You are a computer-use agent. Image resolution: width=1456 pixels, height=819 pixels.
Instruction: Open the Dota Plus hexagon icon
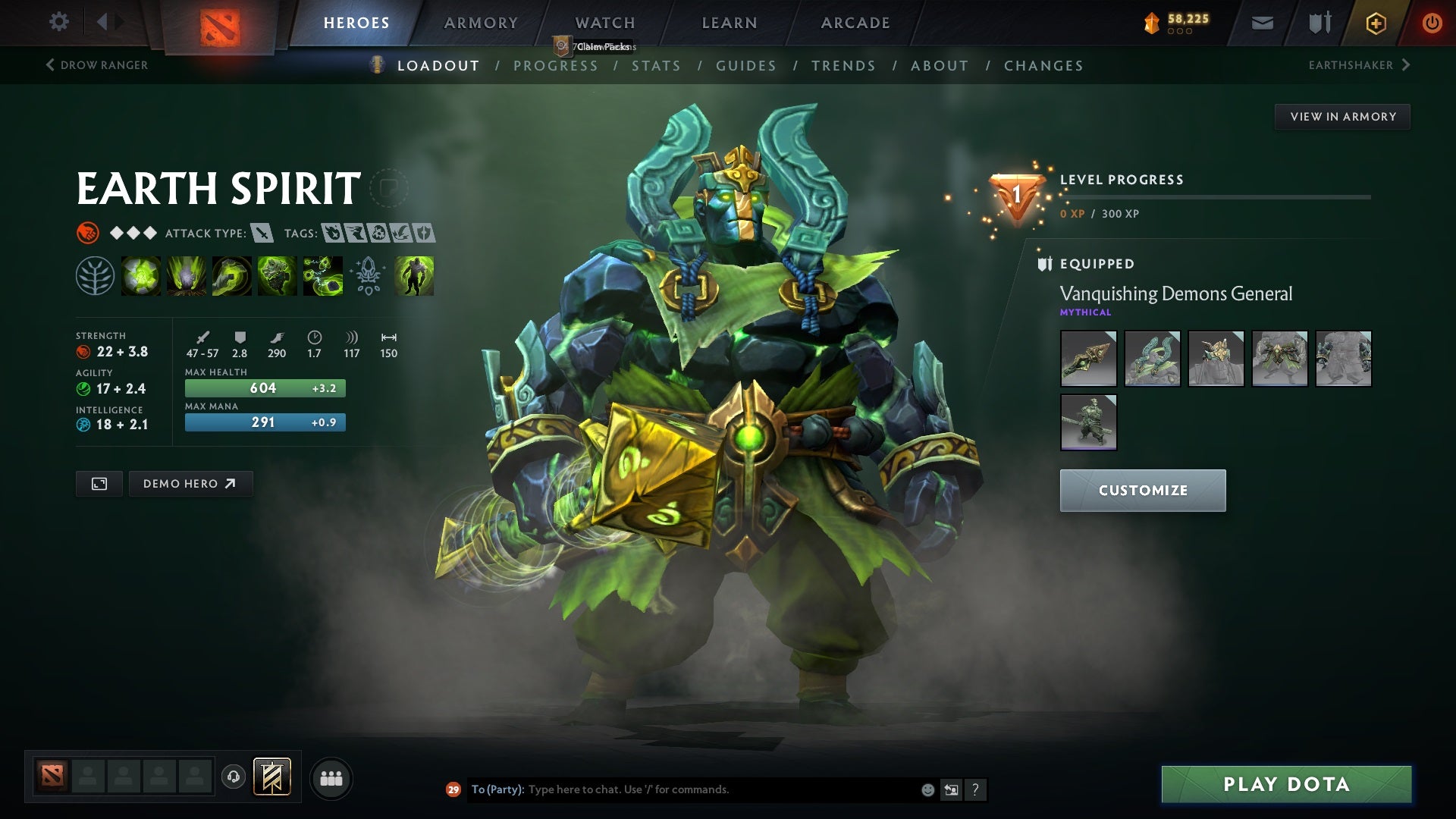click(1375, 22)
